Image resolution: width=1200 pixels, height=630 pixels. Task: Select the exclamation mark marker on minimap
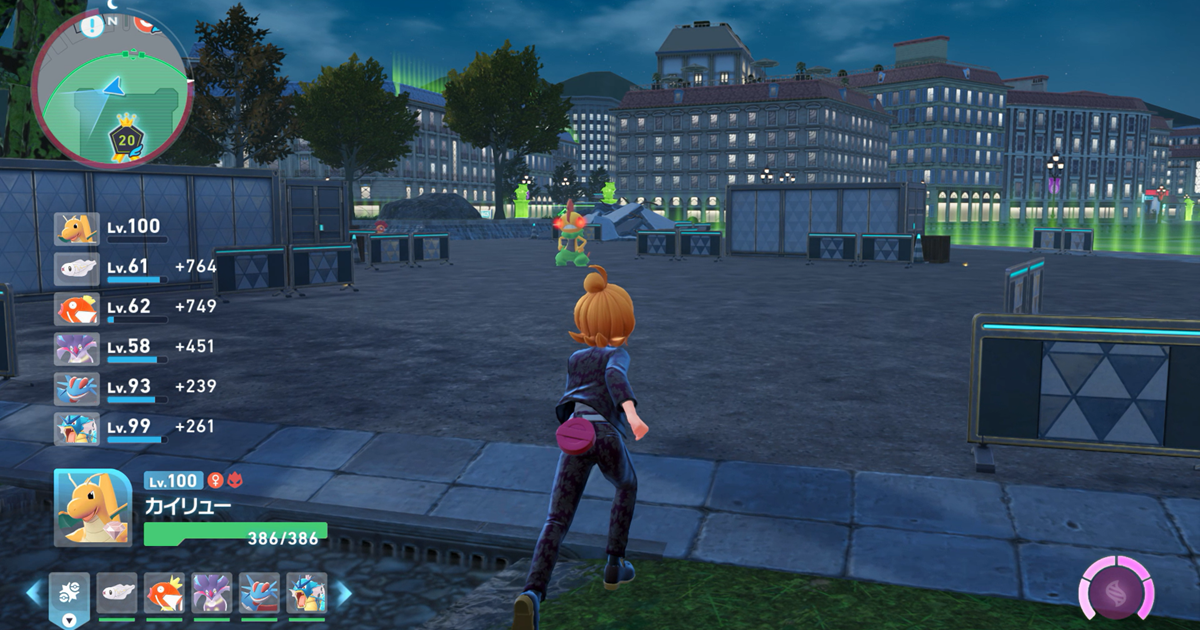pos(93,26)
